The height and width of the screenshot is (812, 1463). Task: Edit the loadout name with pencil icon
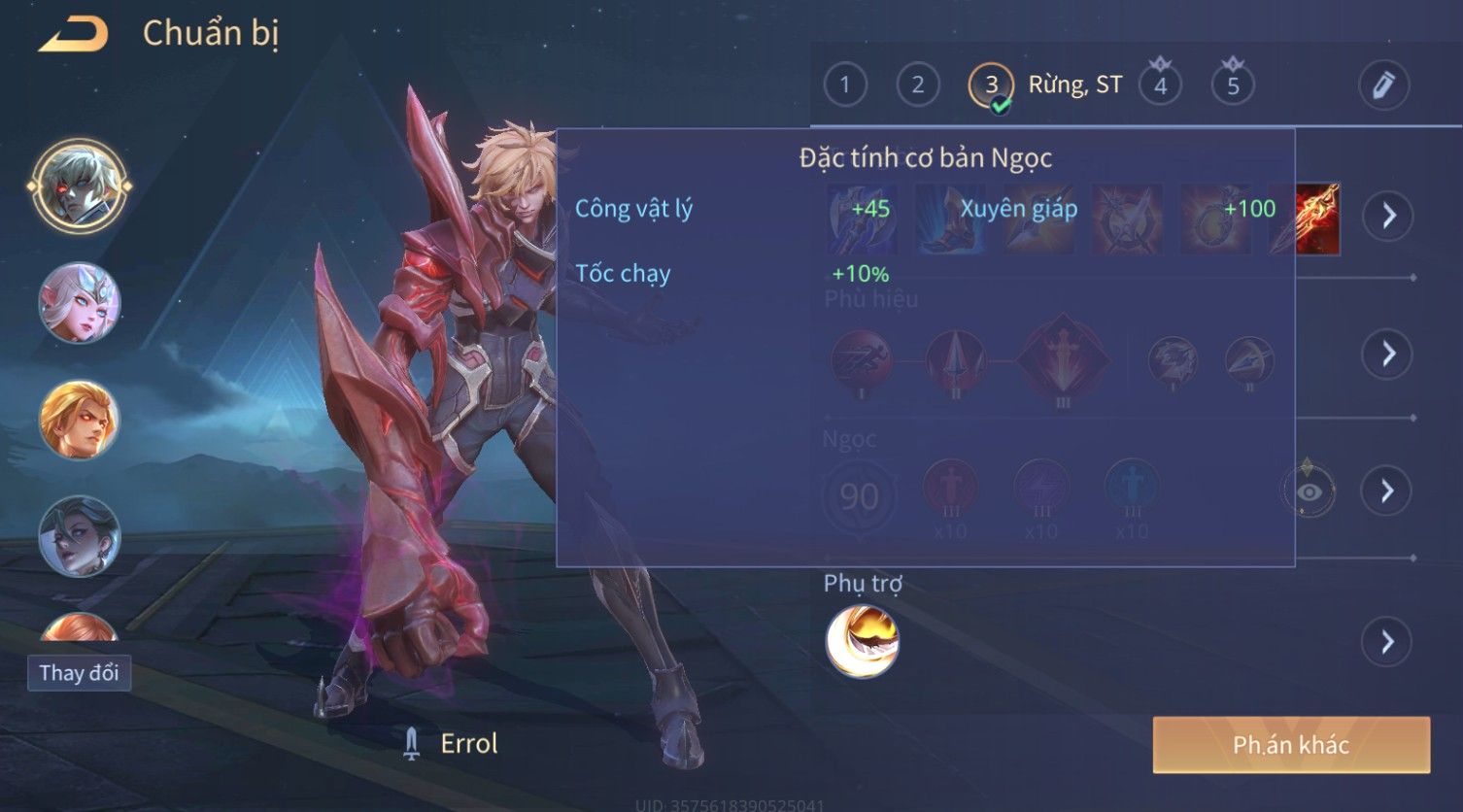[x=1383, y=85]
